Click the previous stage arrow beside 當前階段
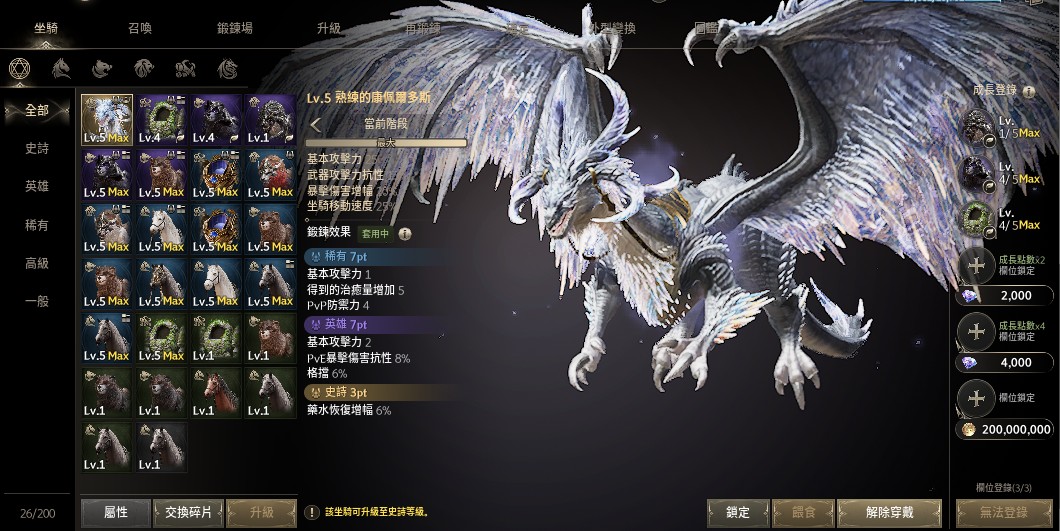The width and height of the screenshot is (1060, 531). pos(315,125)
